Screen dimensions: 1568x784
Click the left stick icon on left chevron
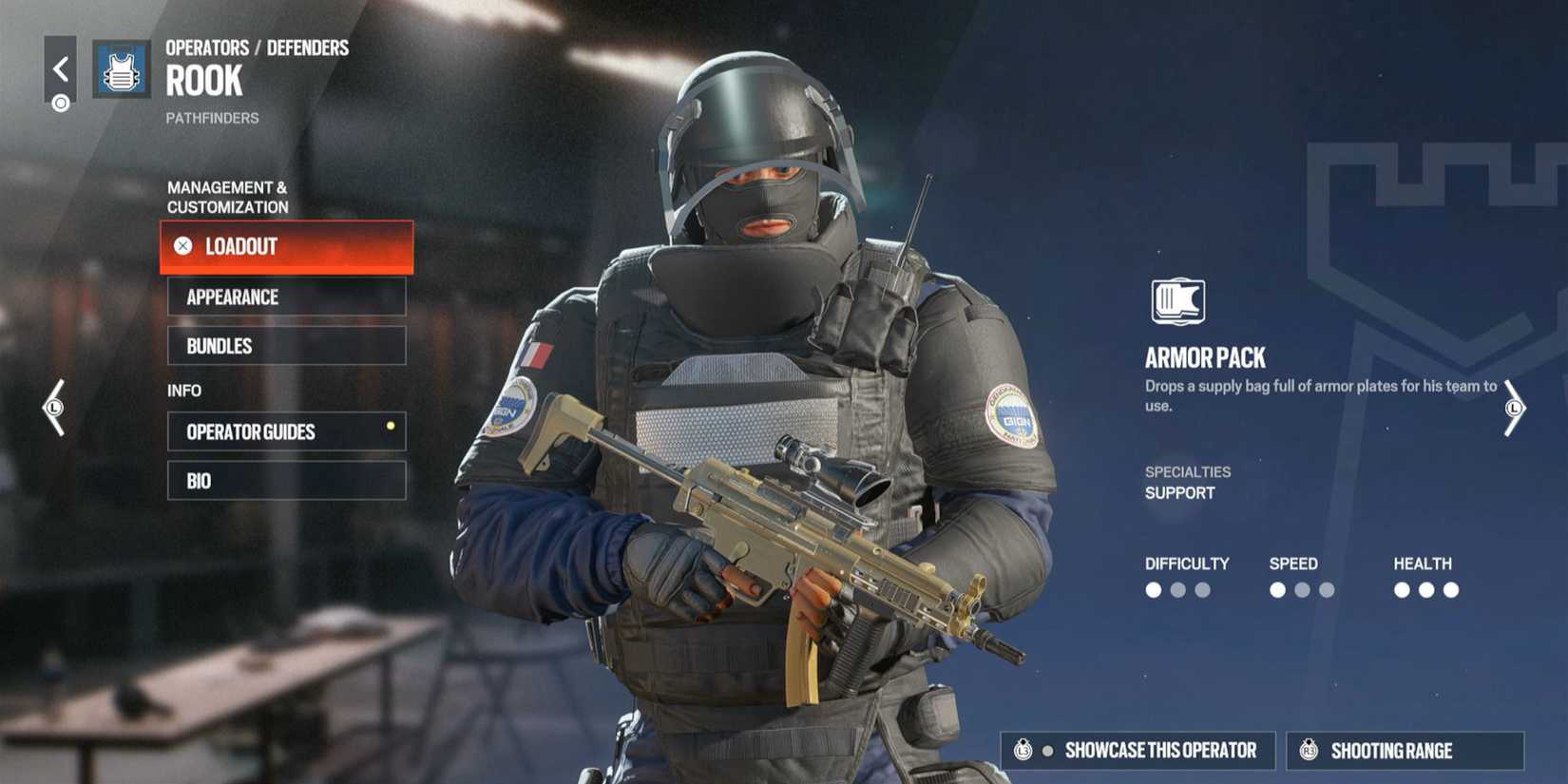(55, 407)
